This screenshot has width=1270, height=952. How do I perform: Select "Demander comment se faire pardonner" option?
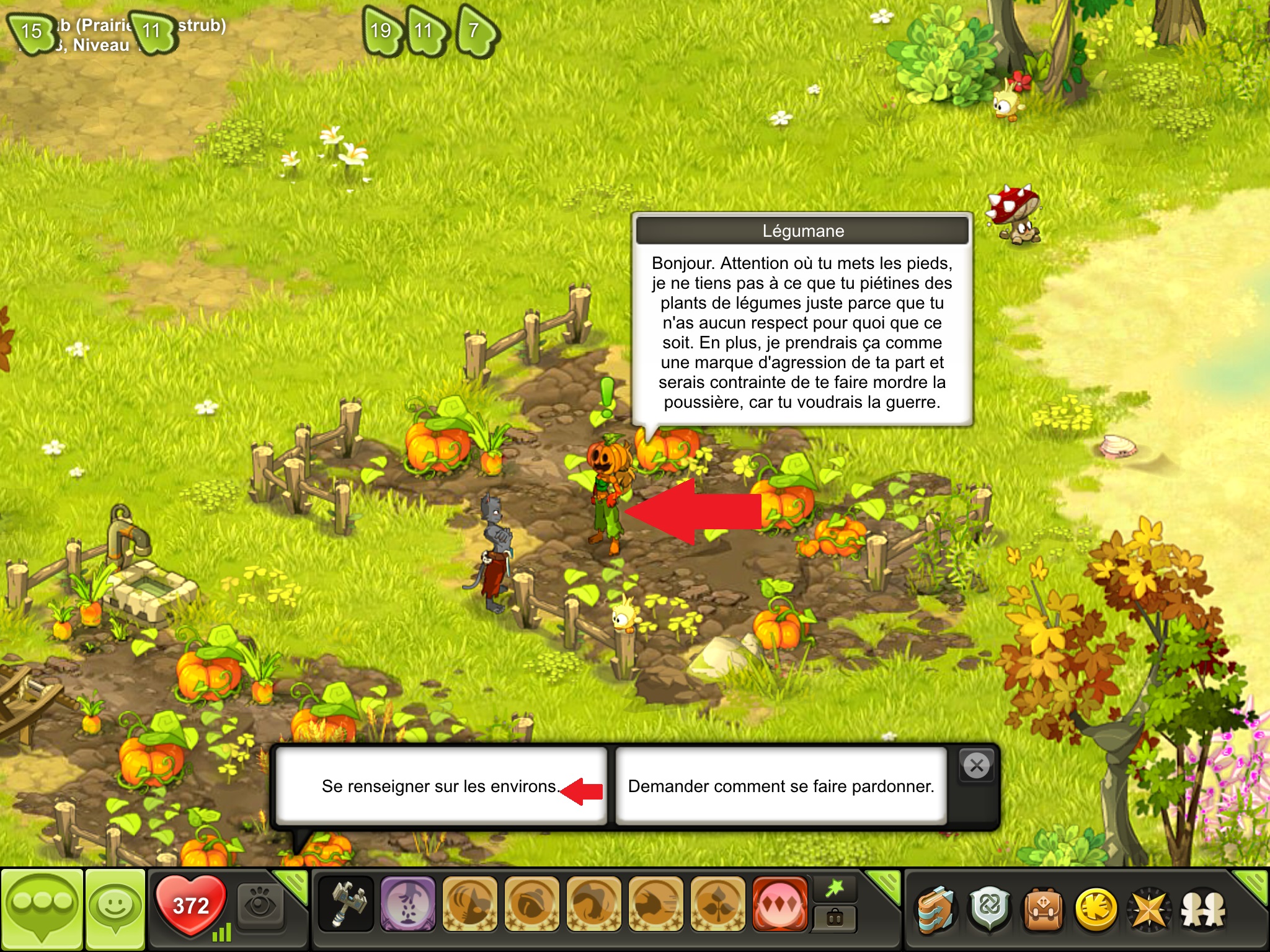coord(781,786)
